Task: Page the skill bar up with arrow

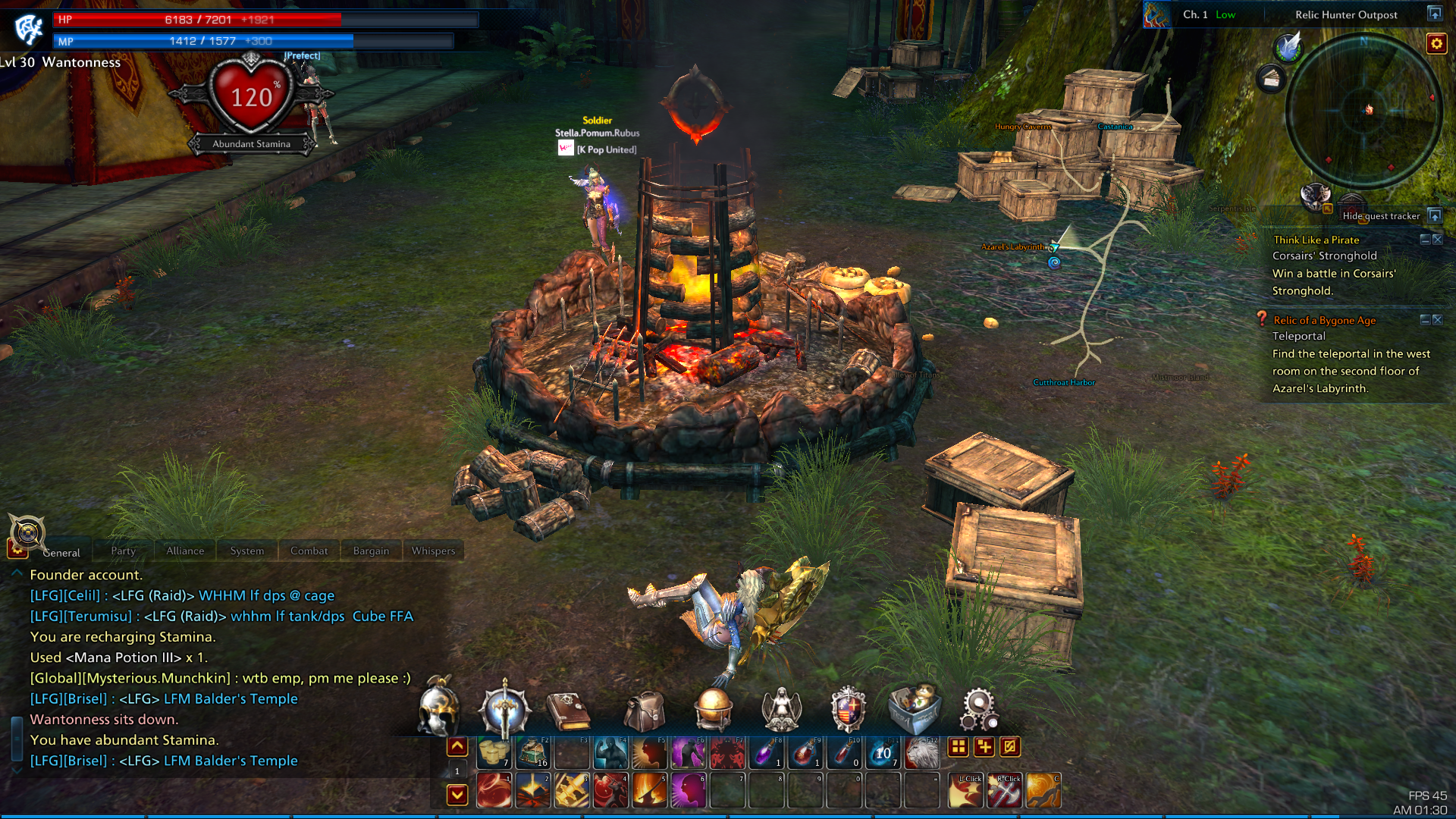Action: pos(457,746)
